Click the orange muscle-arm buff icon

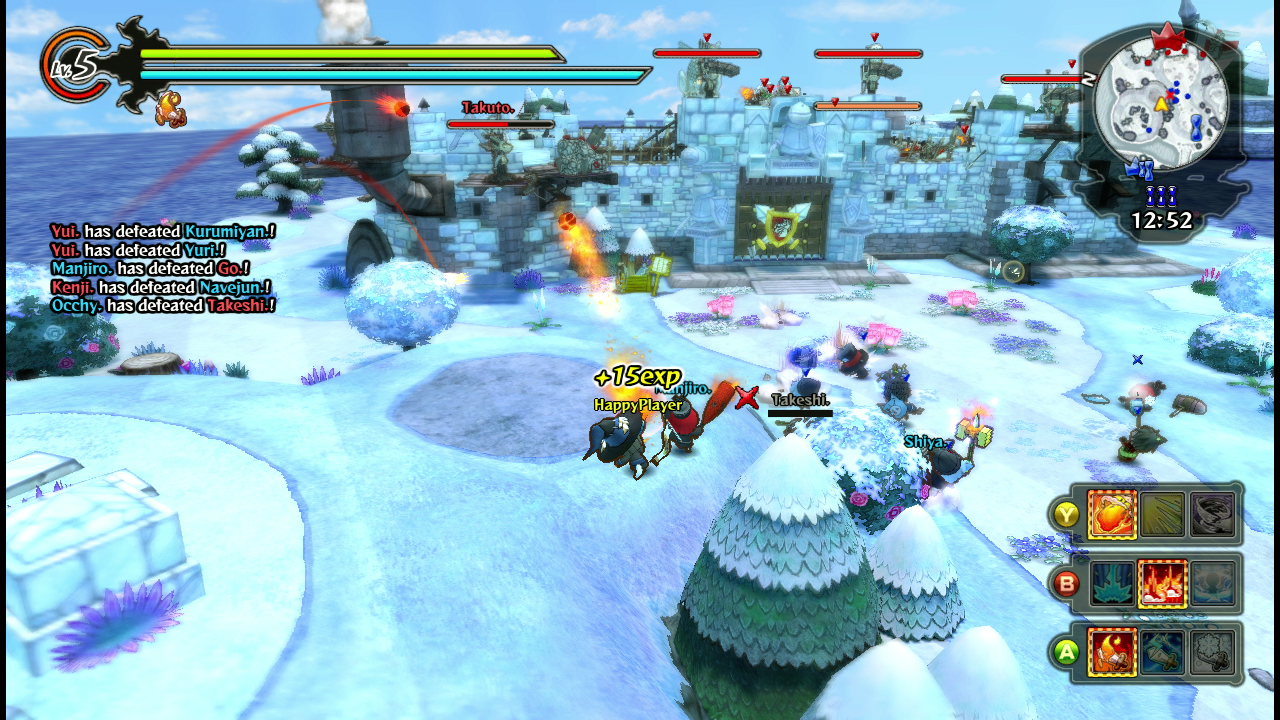coord(168,108)
